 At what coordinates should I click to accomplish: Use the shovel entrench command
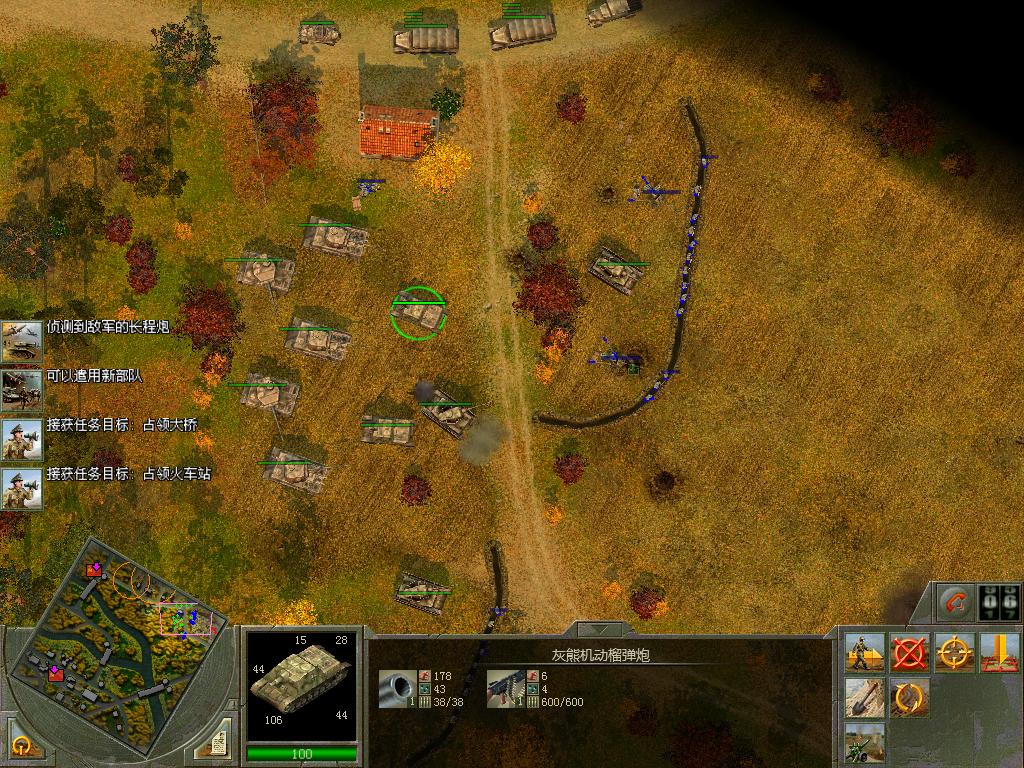(x=864, y=697)
